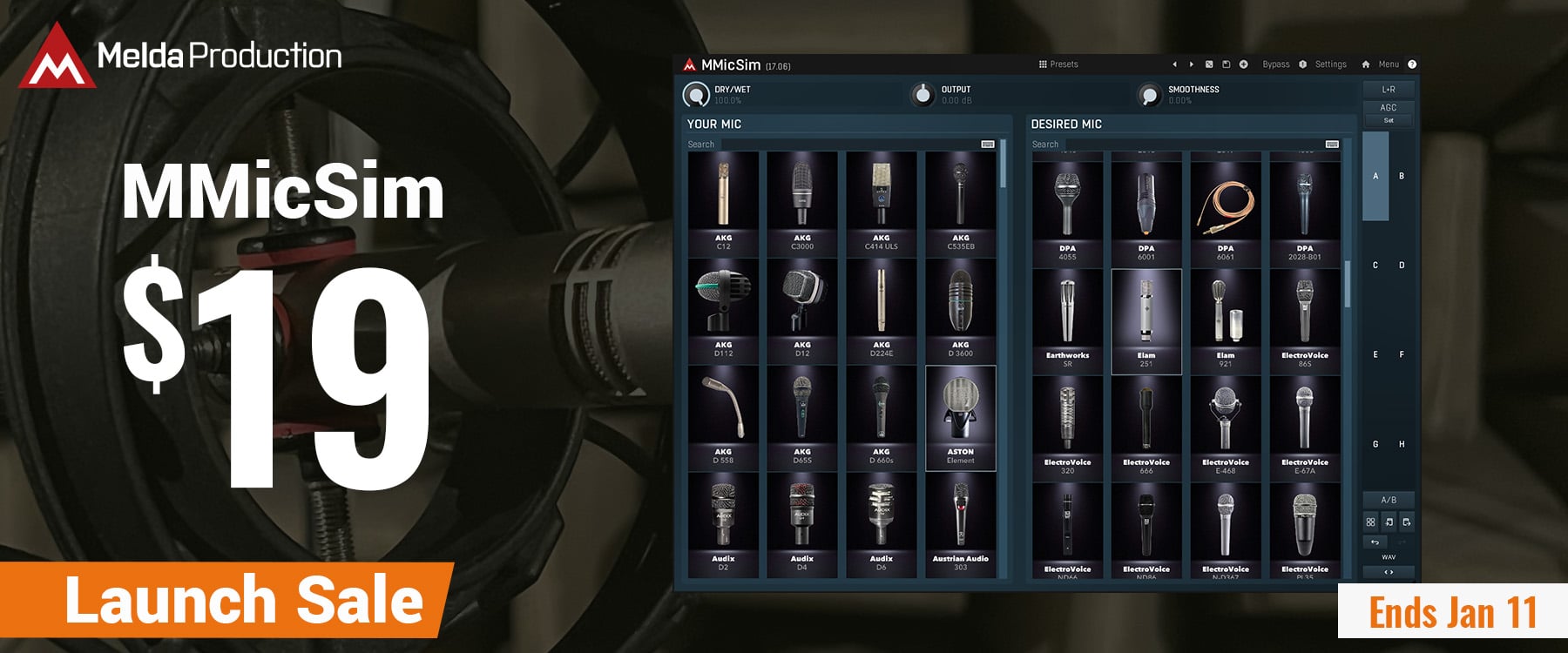Open the L+R channel mode selector
1568x653 pixels.
1389,89
